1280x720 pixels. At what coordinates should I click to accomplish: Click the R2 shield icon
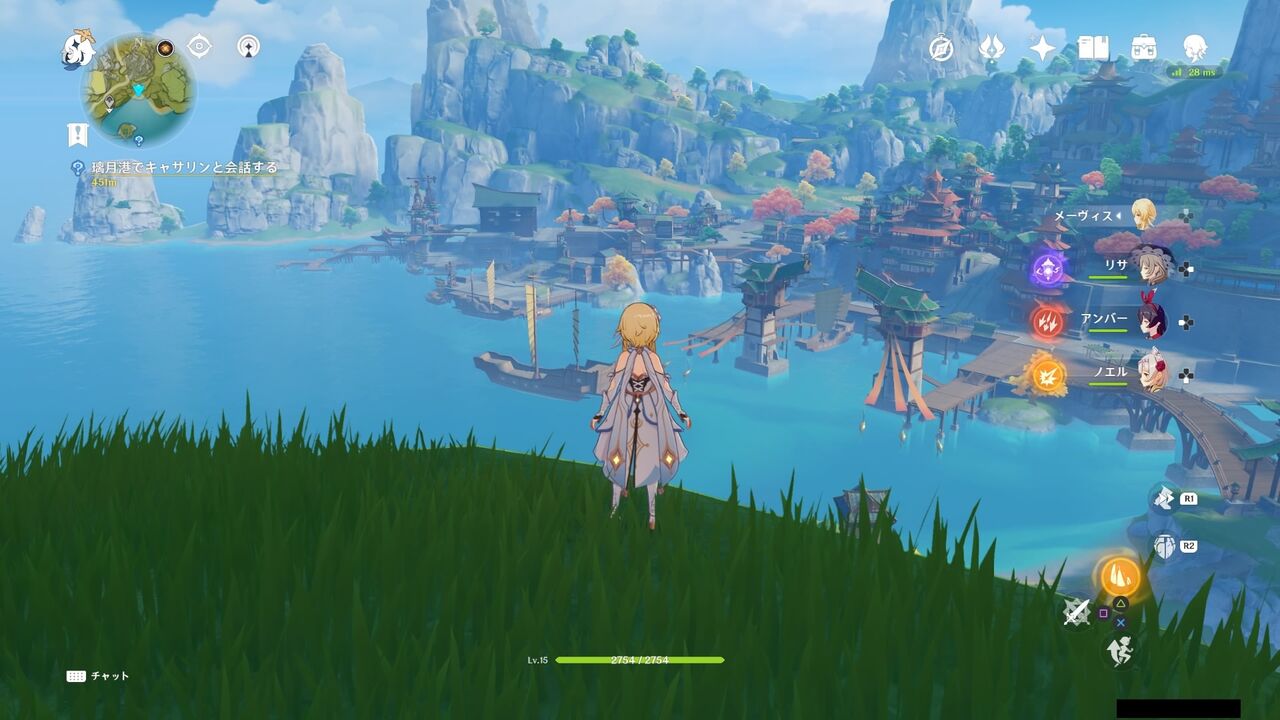[x=1163, y=545]
